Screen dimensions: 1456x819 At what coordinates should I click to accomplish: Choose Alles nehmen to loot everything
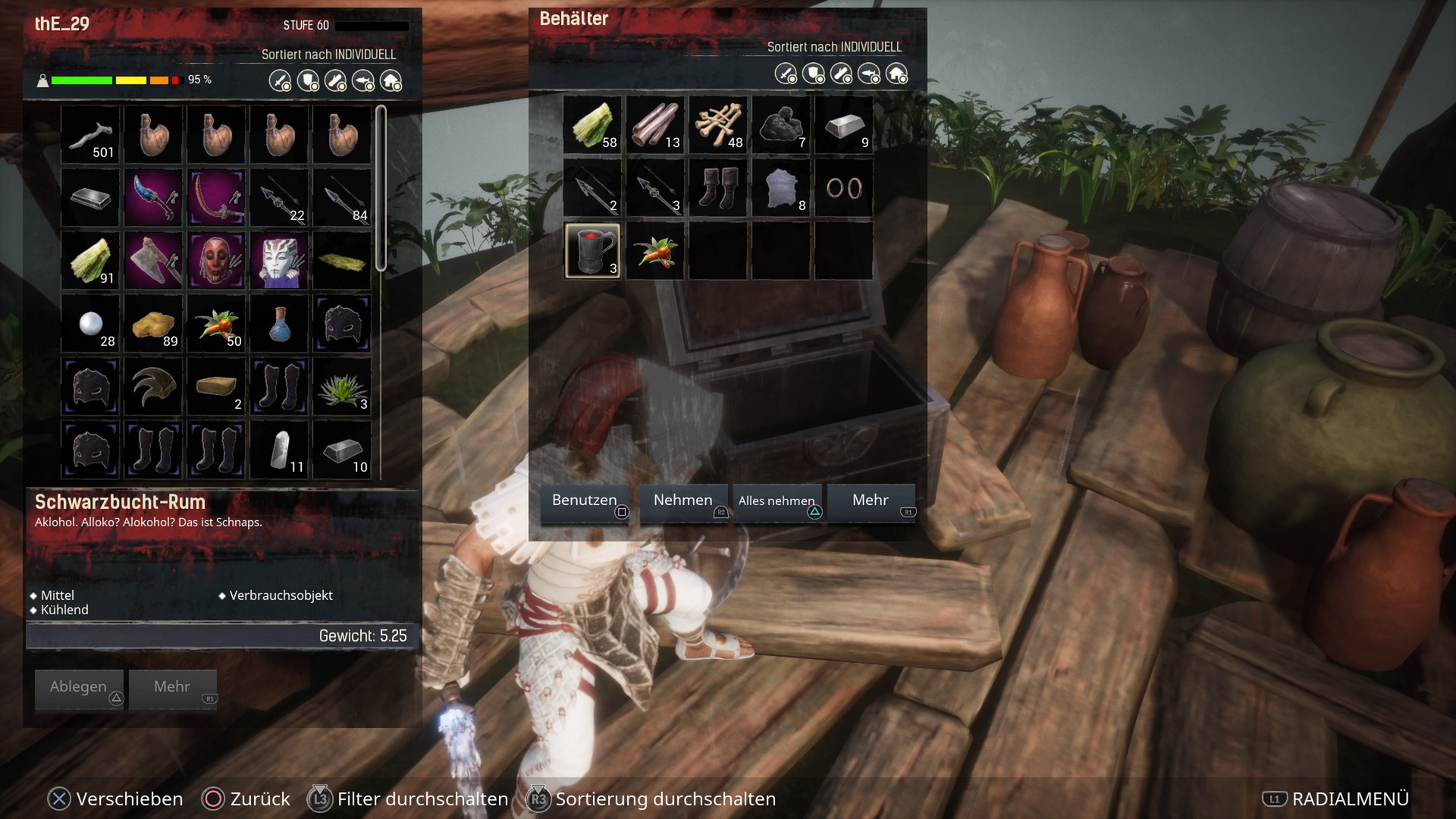(x=777, y=501)
